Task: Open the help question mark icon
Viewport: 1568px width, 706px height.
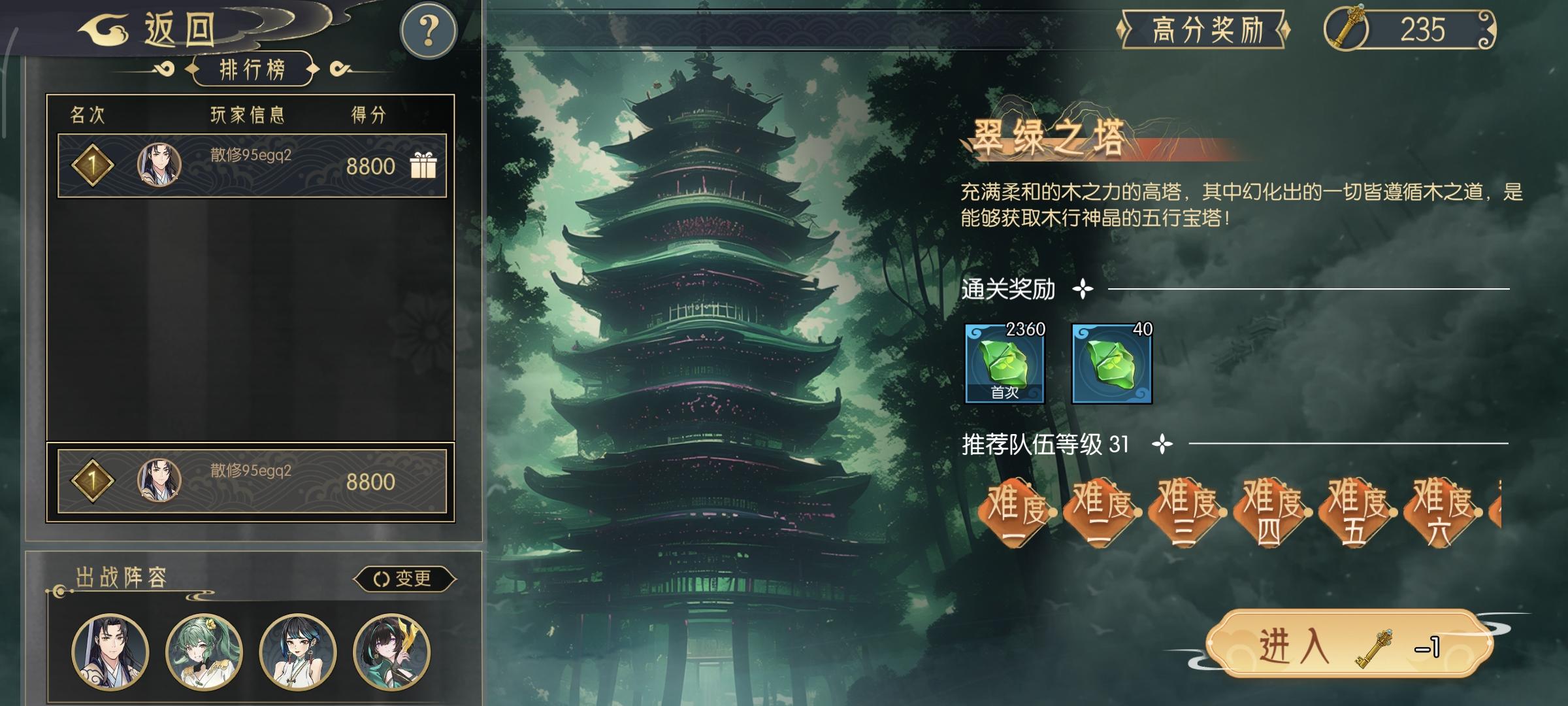Action: (427, 30)
